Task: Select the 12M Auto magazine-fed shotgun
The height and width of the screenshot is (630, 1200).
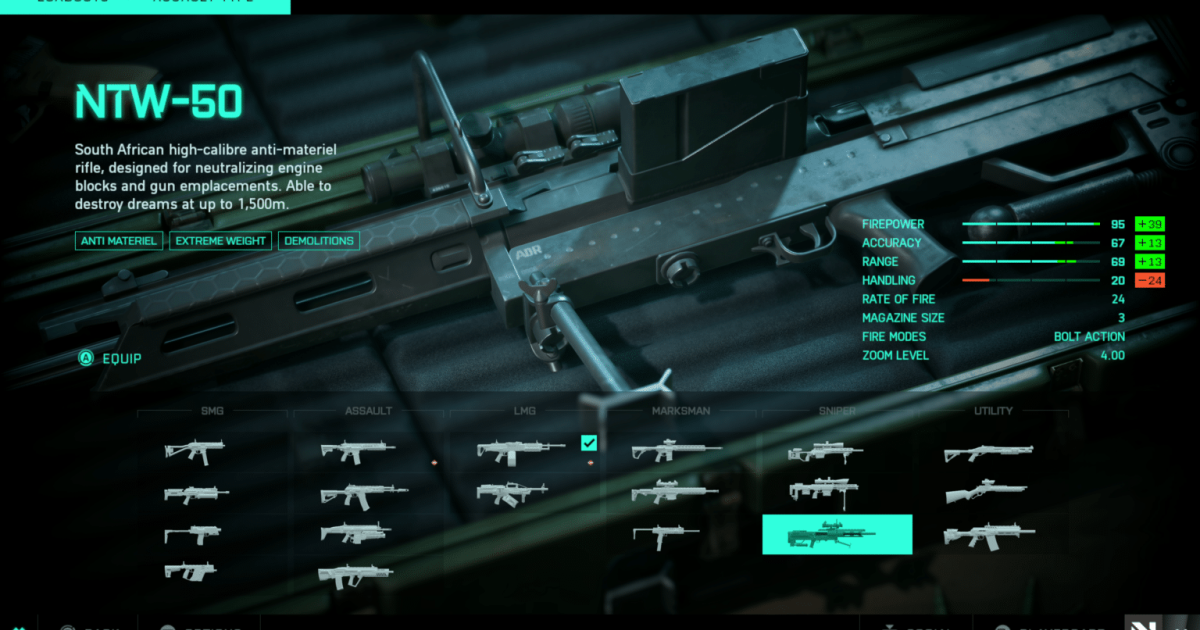Action: point(988,535)
